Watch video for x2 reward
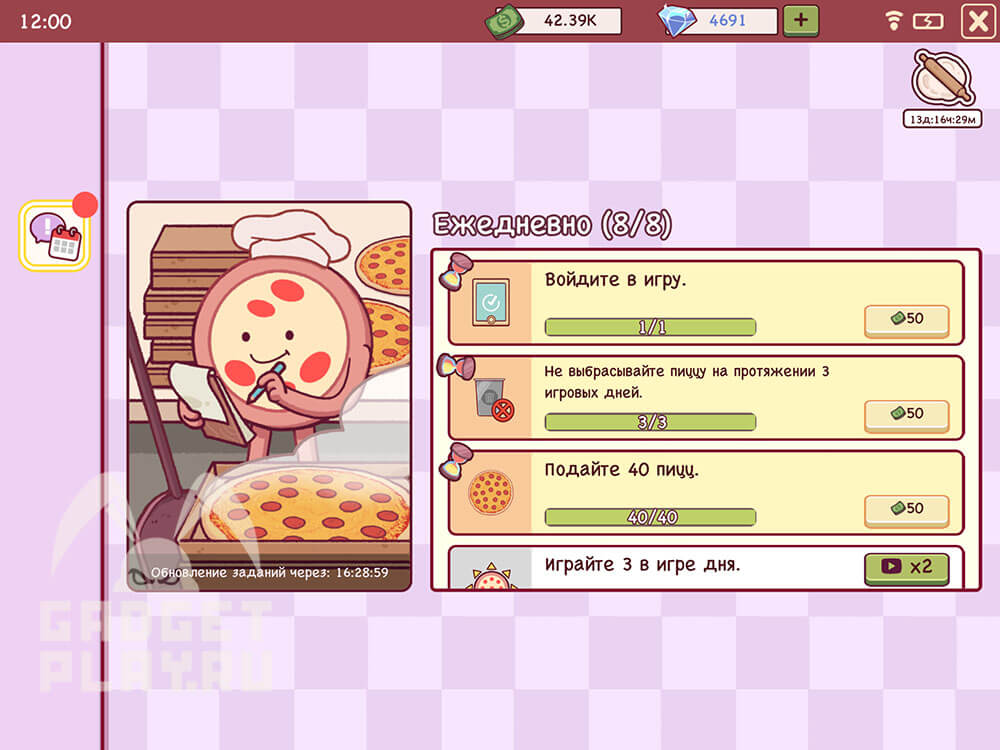This screenshot has height=750, width=1000. click(x=906, y=567)
